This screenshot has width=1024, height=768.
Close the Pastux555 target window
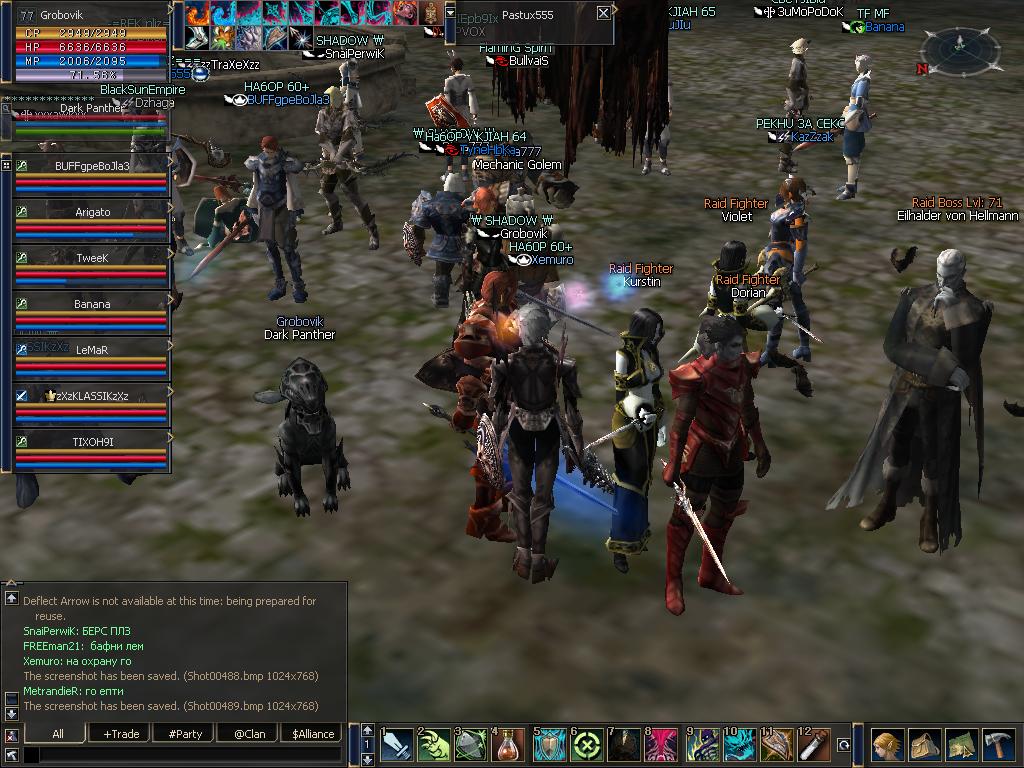click(x=603, y=13)
